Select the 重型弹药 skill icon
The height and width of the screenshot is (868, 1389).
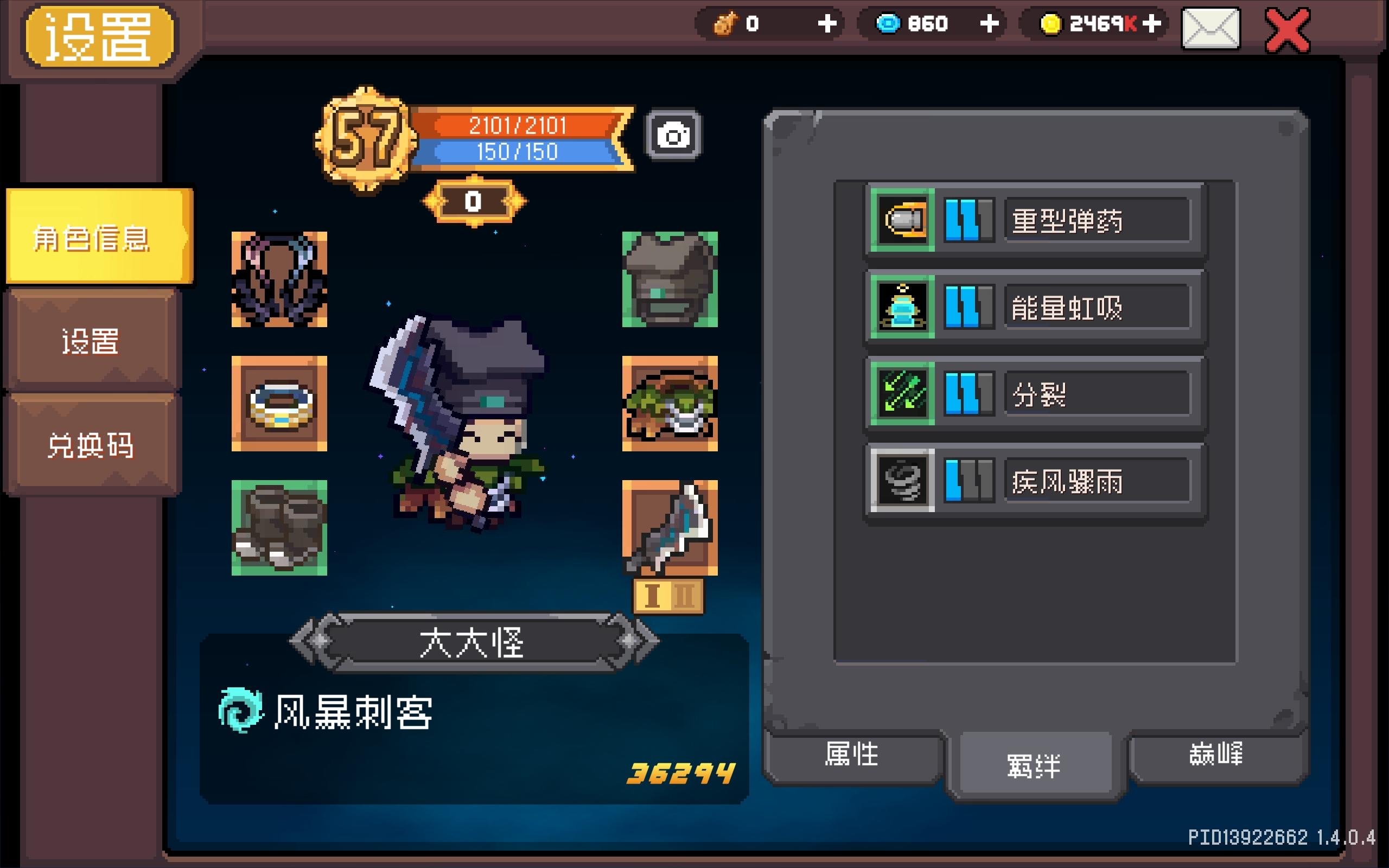(902, 219)
